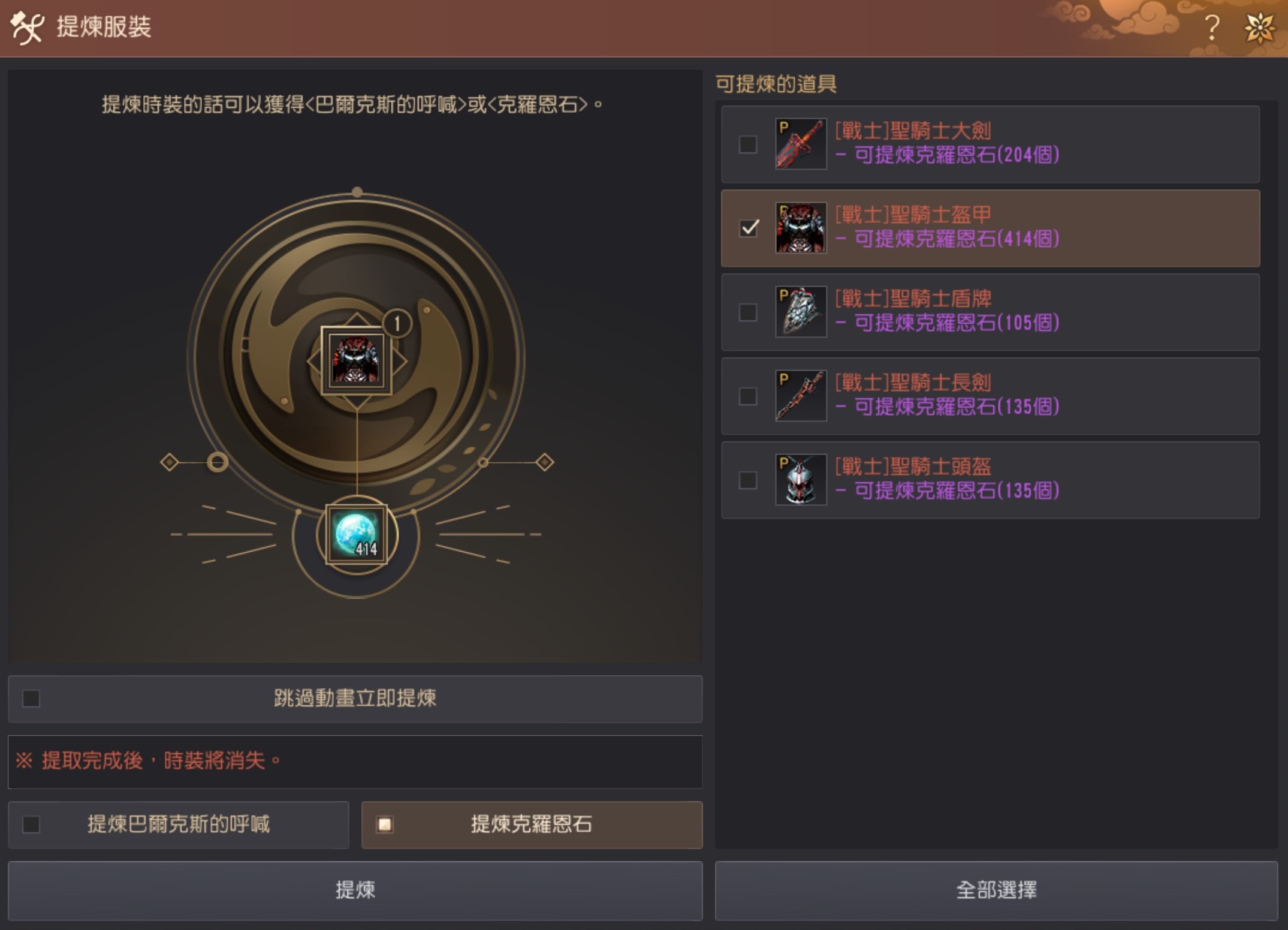Viewport: 1288px width, 930px height.
Task: Click the armor icon inside the central extraction circle
Action: (x=356, y=360)
